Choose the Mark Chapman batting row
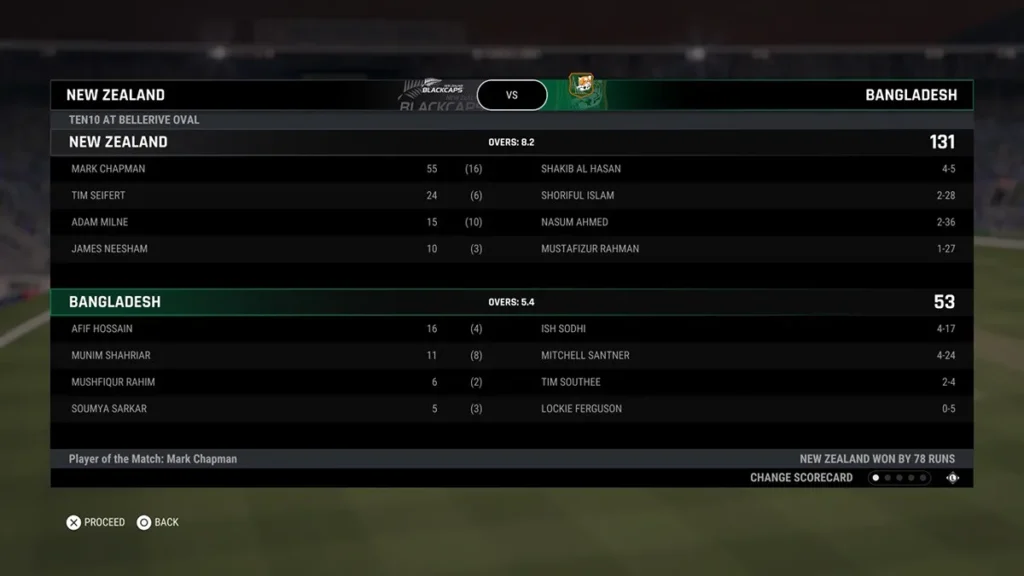Image resolution: width=1024 pixels, height=576 pixels. pos(280,169)
